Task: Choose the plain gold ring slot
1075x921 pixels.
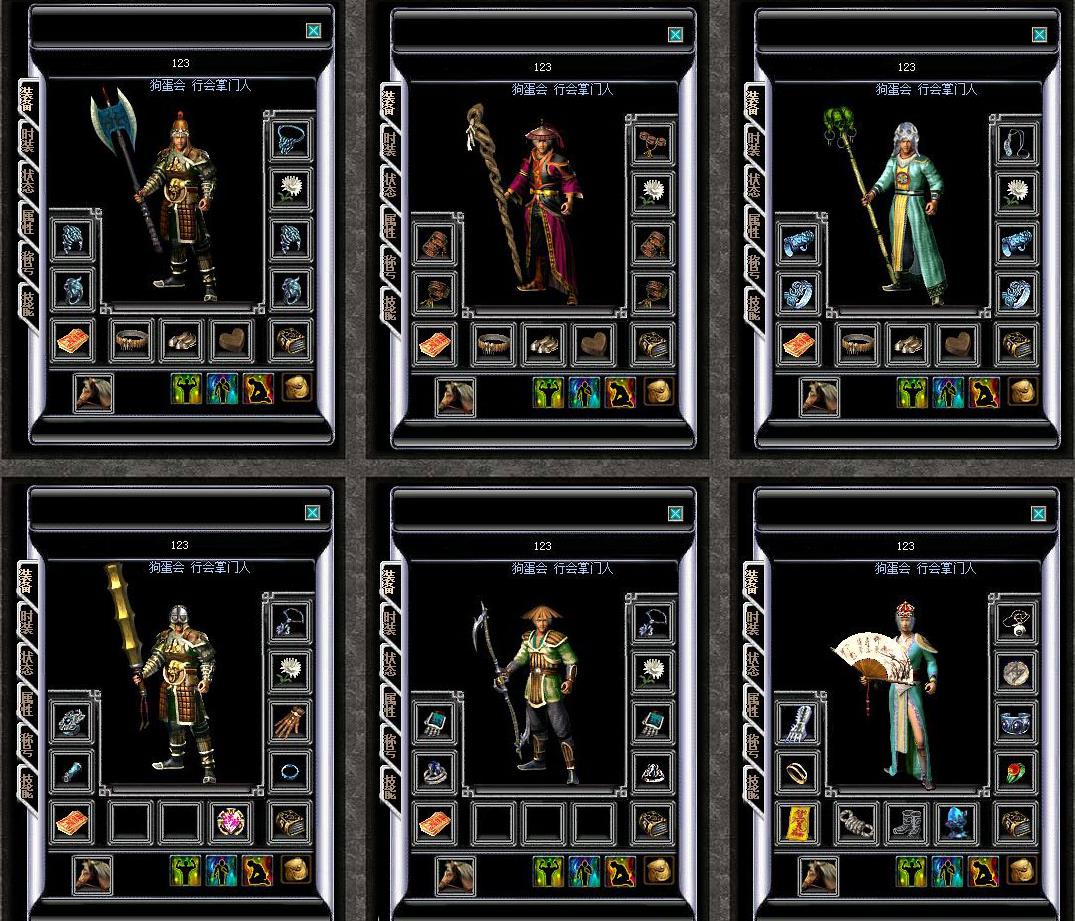Action: click(798, 772)
